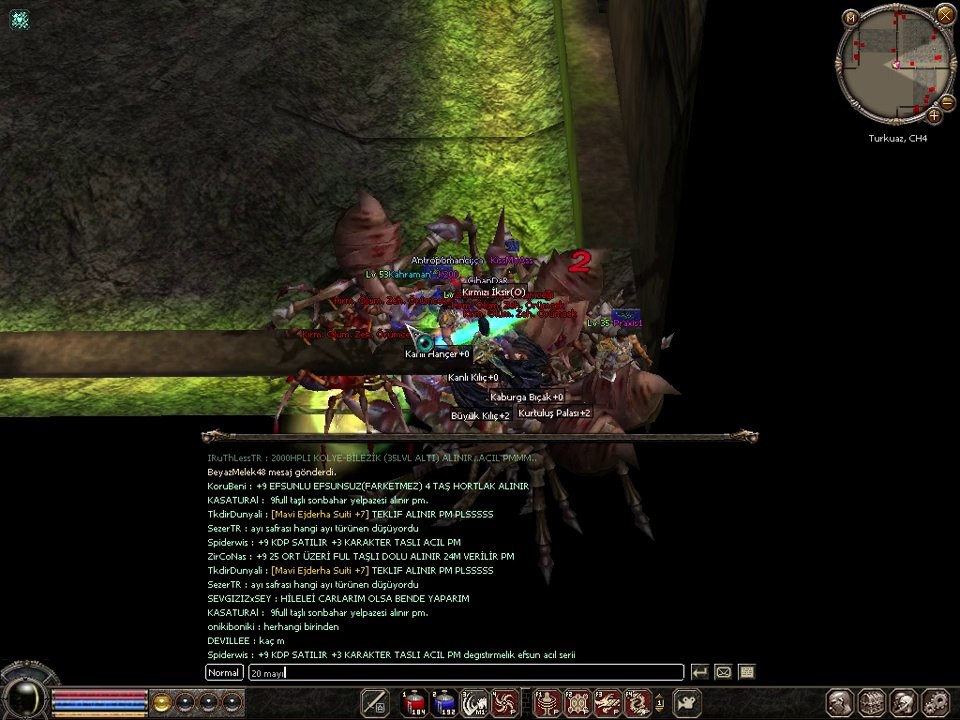Toggle the camera view icon on the taskbar

[x=687, y=703]
